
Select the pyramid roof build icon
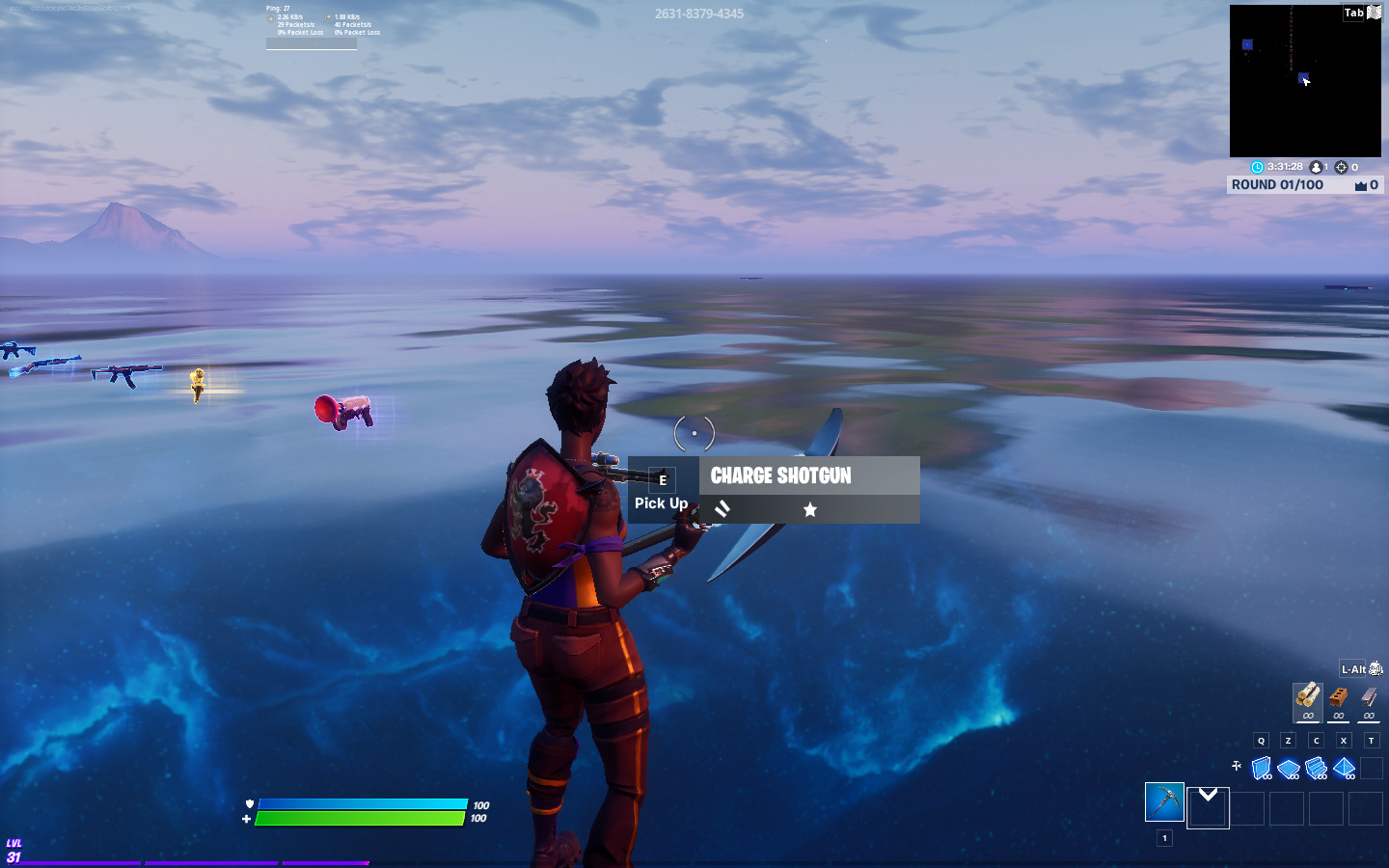[x=1344, y=768]
